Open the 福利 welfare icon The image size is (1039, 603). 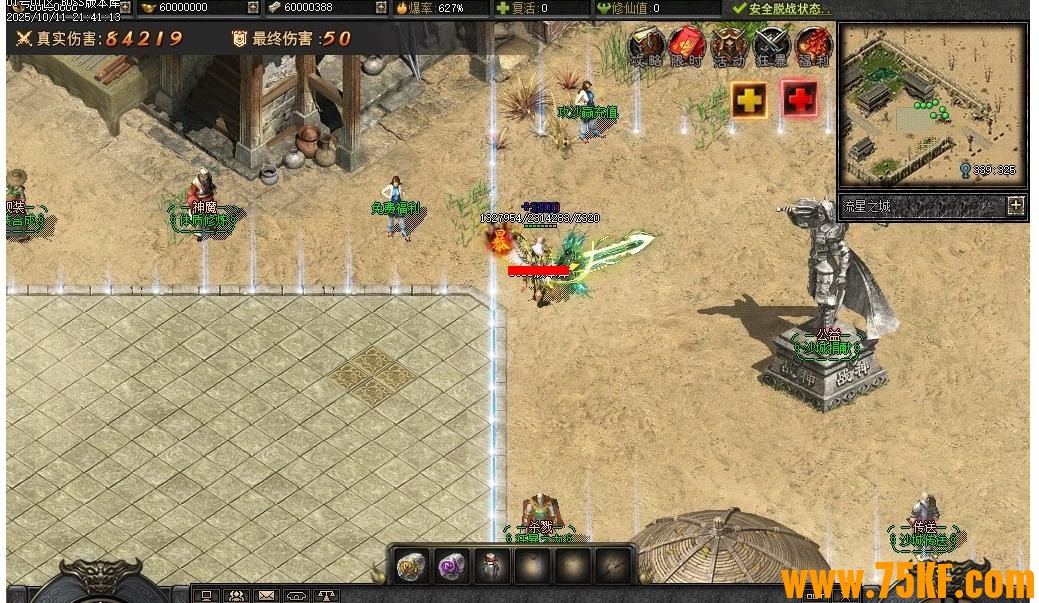point(813,45)
